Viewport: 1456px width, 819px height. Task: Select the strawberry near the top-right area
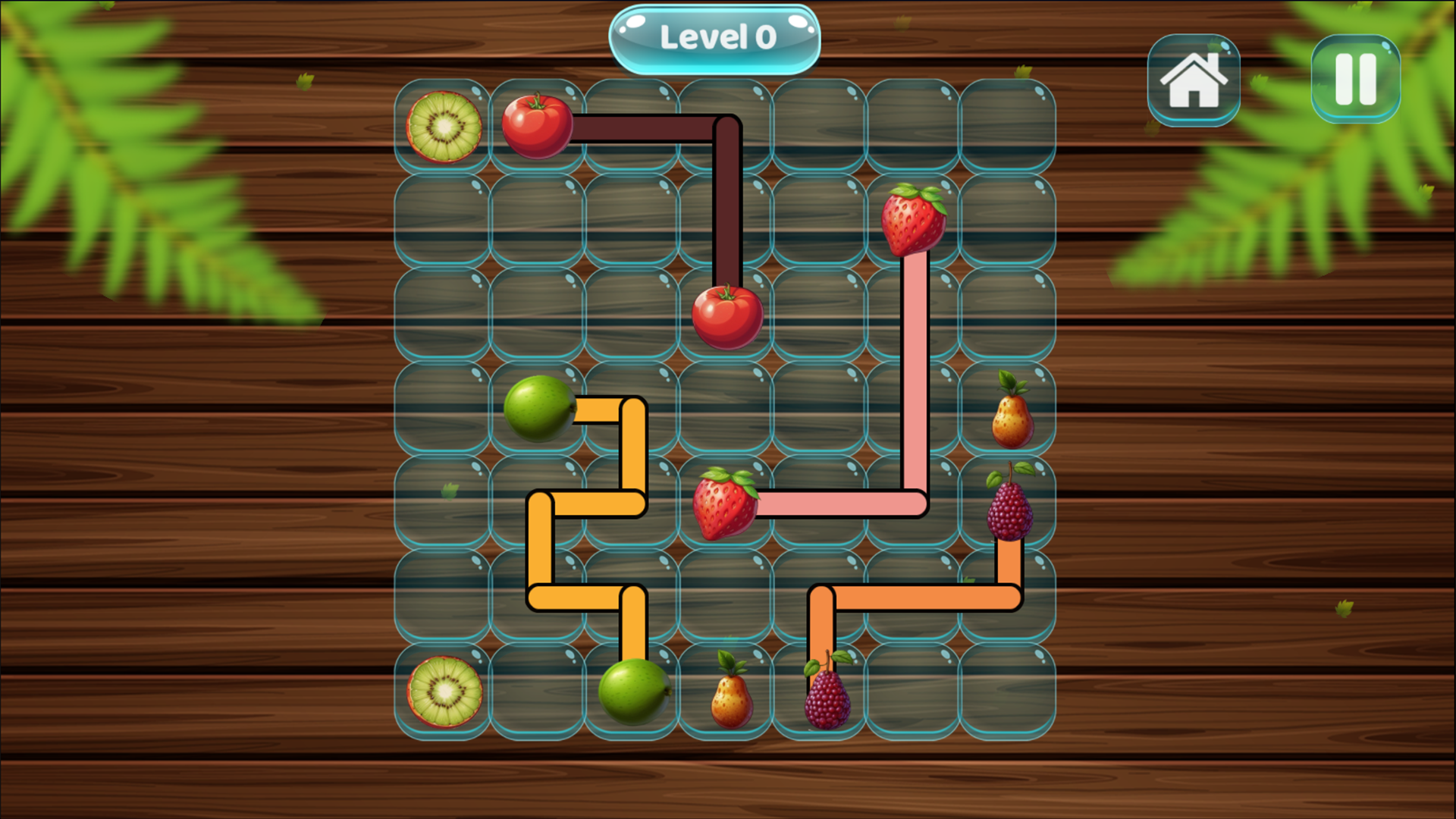(914, 220)
